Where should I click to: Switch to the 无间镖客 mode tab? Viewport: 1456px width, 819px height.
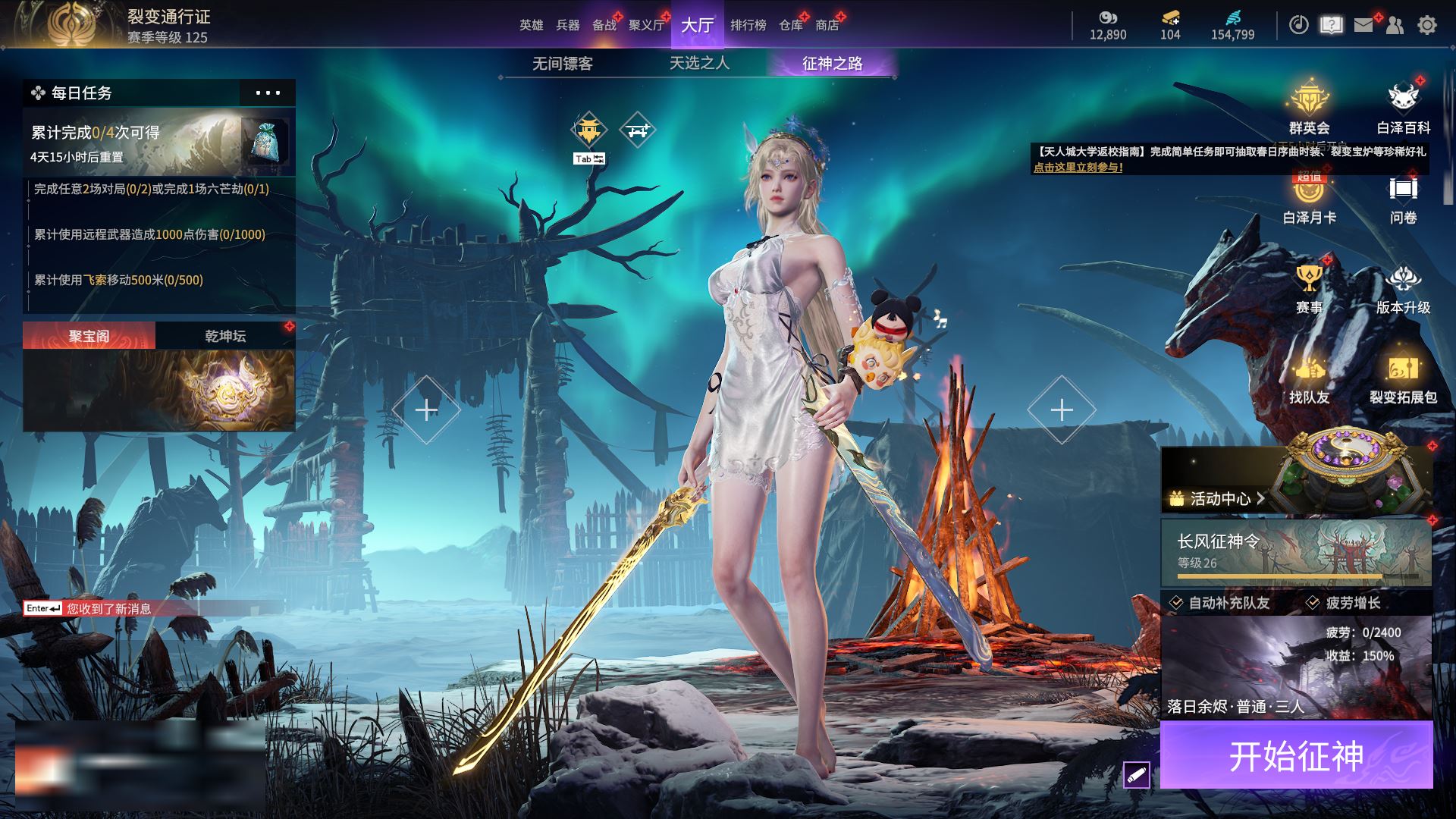click(x=562, y=64)
